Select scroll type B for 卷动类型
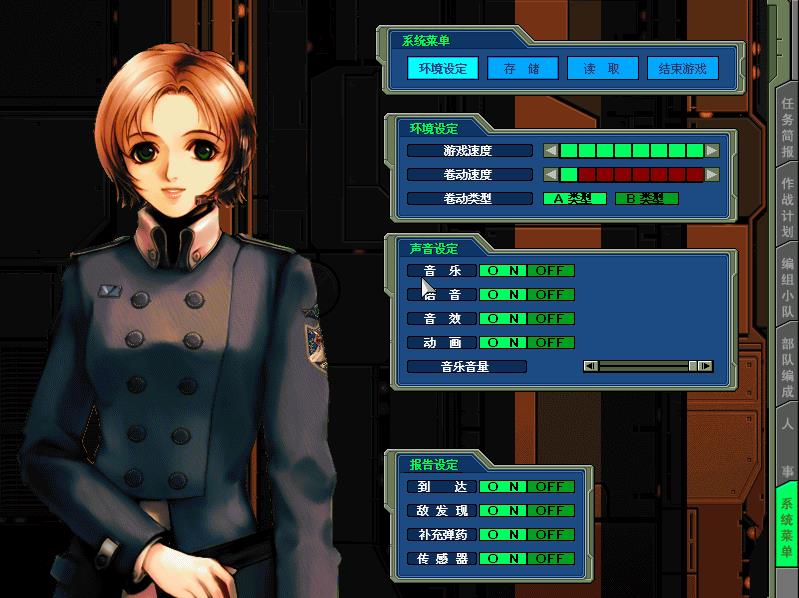The image size is (799, 598). (646, 199)
